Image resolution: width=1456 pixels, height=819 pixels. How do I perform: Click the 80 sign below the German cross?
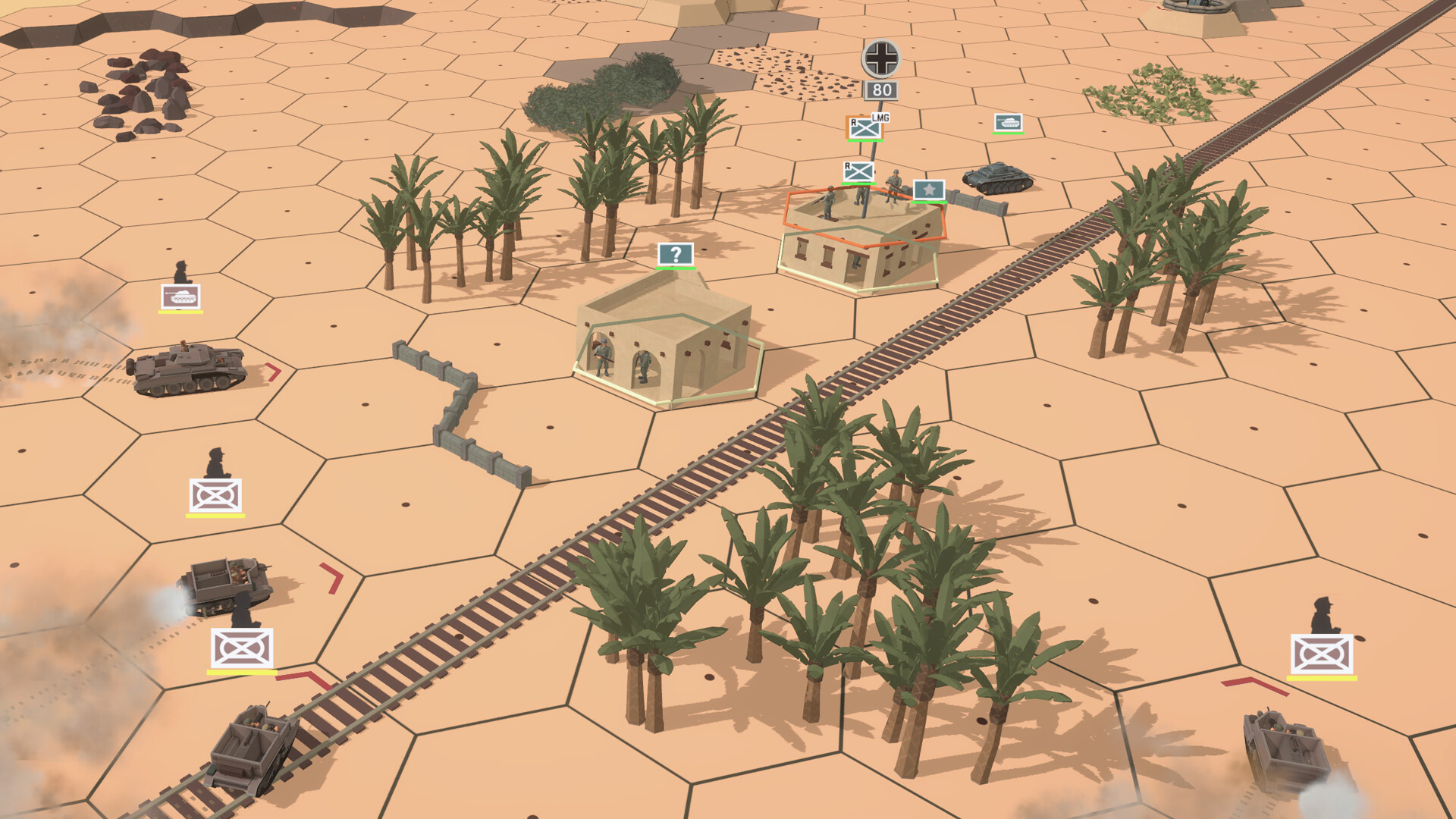880,89
